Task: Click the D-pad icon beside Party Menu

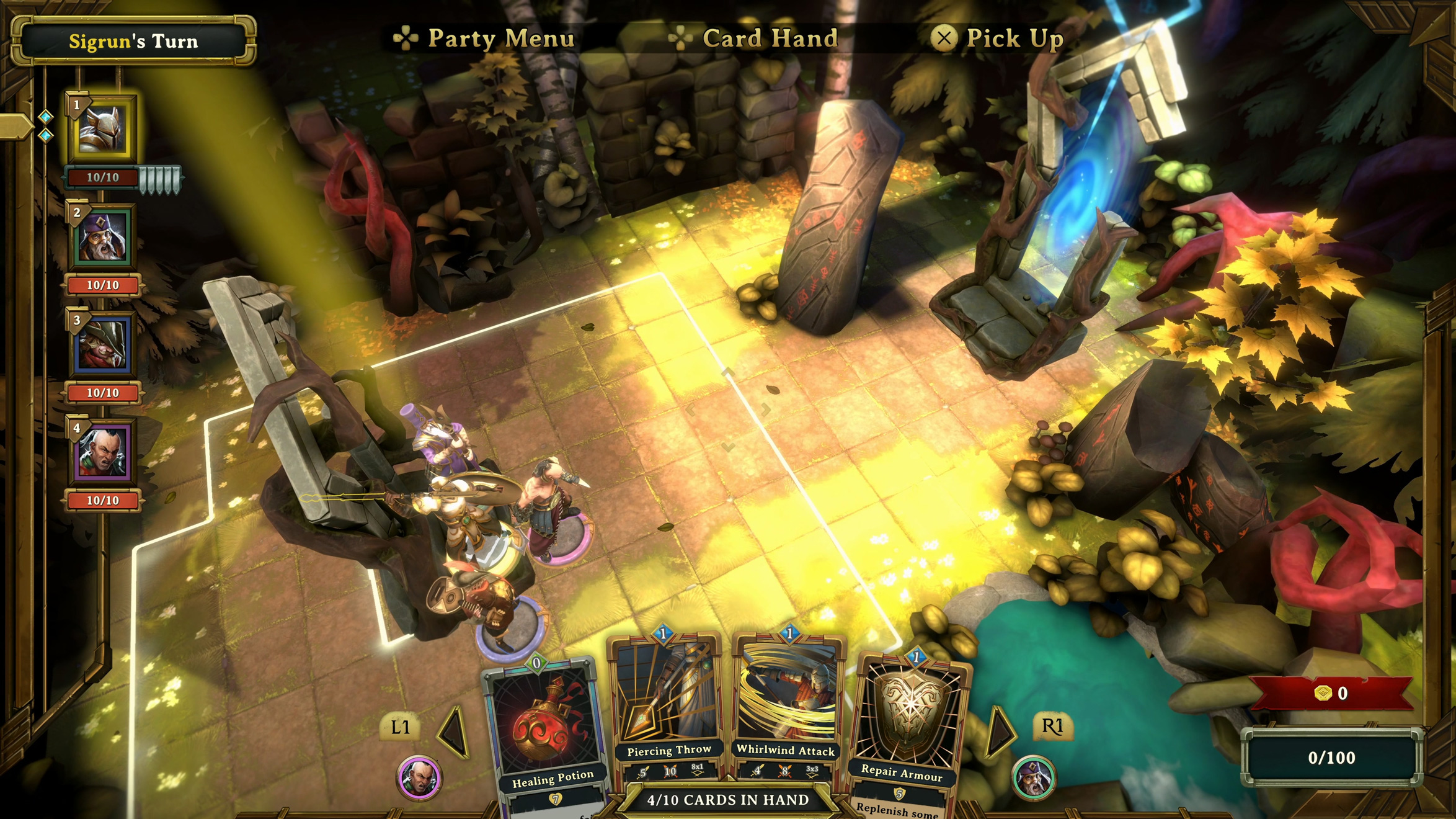Action: click(x=405, y=37)
